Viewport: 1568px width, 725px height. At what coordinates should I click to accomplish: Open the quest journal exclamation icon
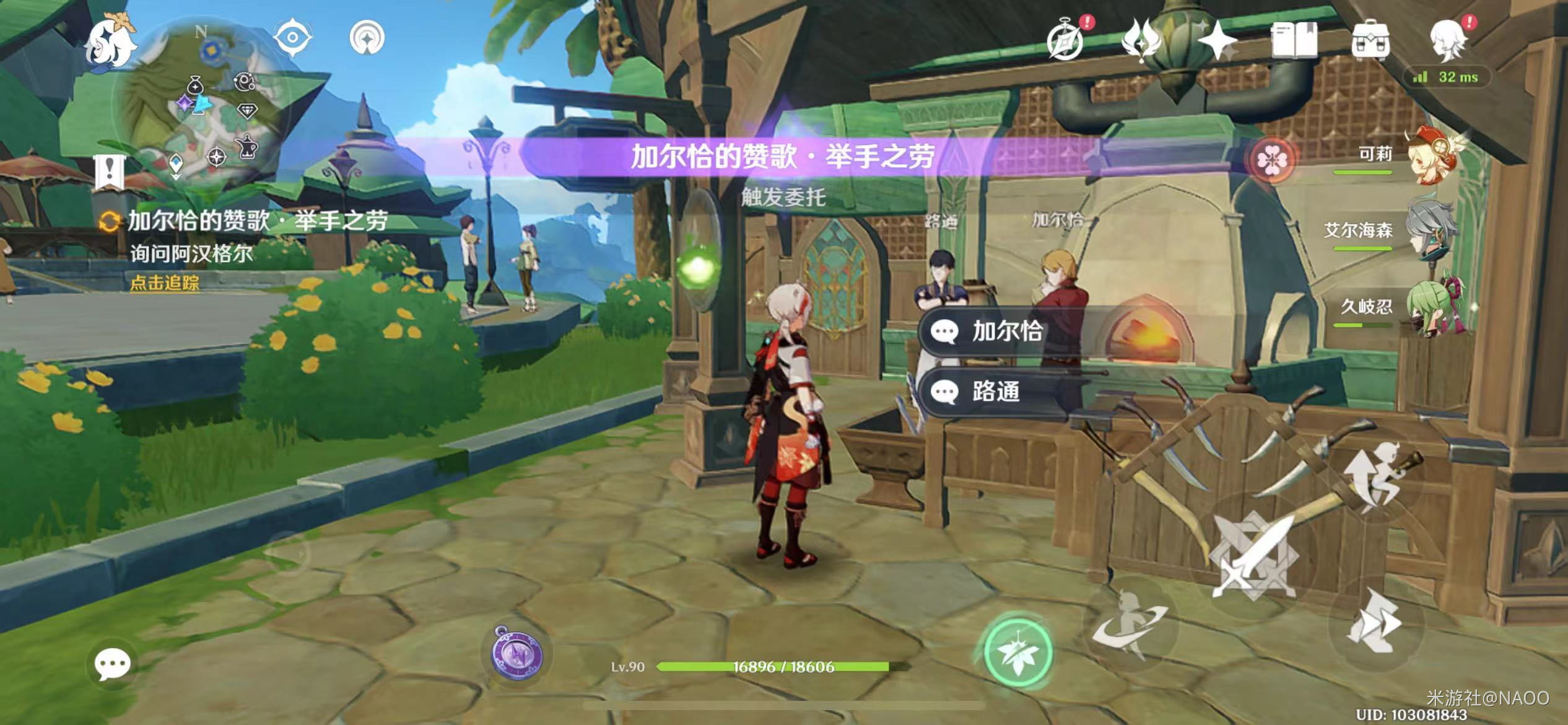tap(110, 170)
